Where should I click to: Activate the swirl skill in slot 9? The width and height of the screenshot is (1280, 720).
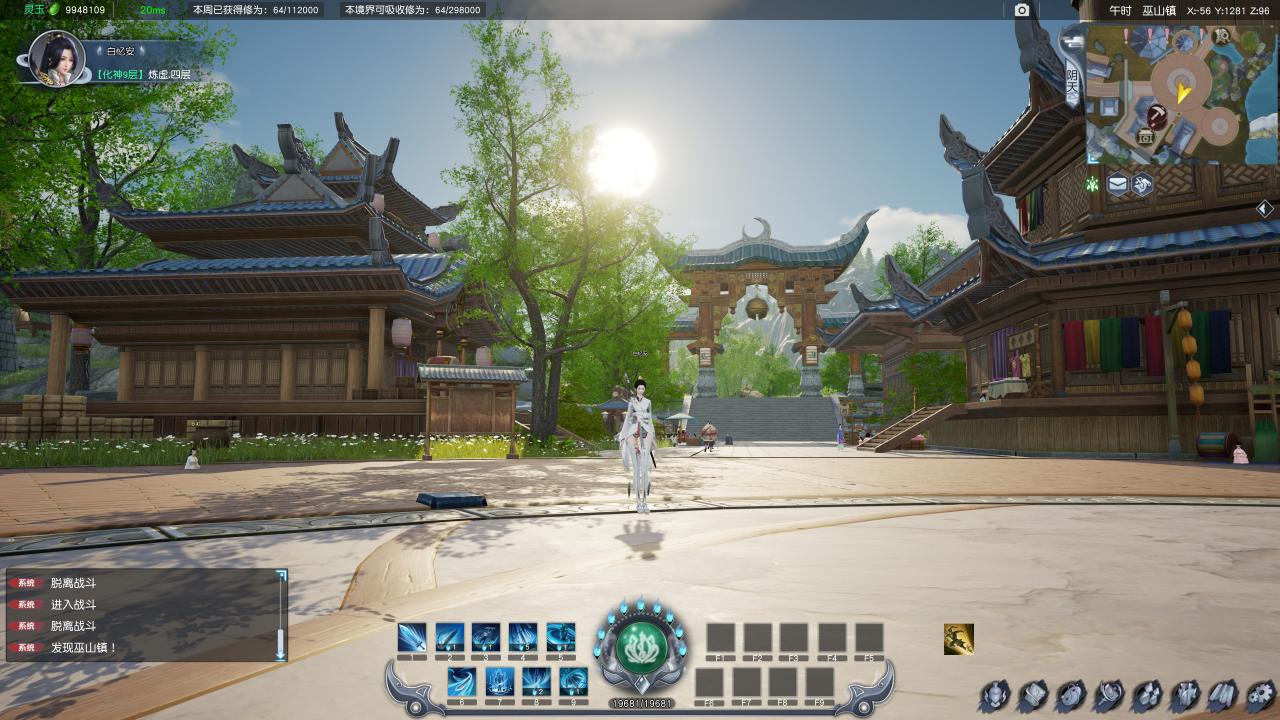click(573, 681)
